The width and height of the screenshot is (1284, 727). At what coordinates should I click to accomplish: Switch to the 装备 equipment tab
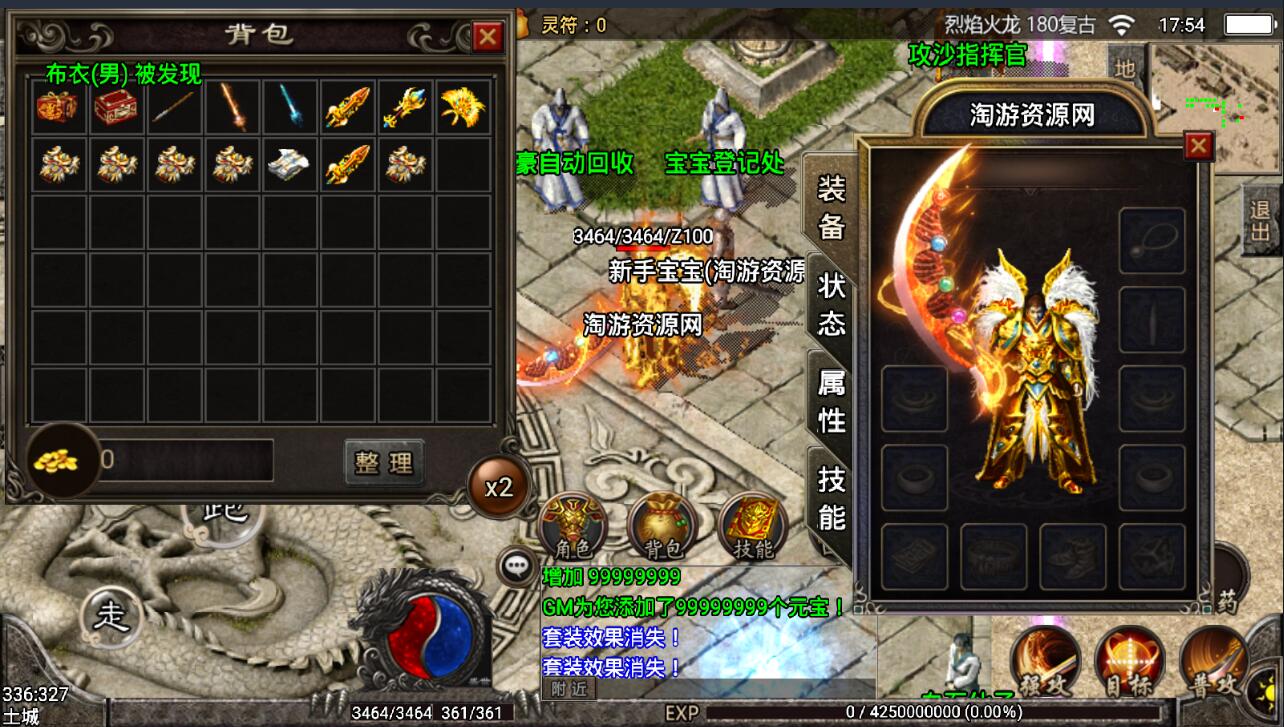[x=831, y=206]
